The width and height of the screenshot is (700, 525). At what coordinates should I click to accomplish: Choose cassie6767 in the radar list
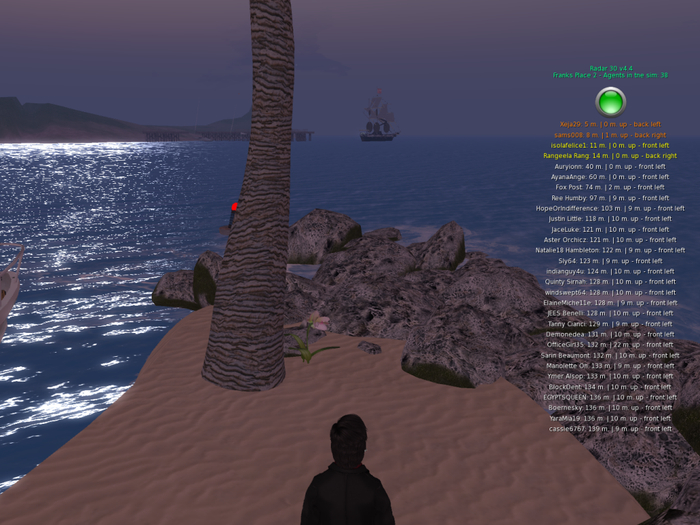tap(610, 428)
